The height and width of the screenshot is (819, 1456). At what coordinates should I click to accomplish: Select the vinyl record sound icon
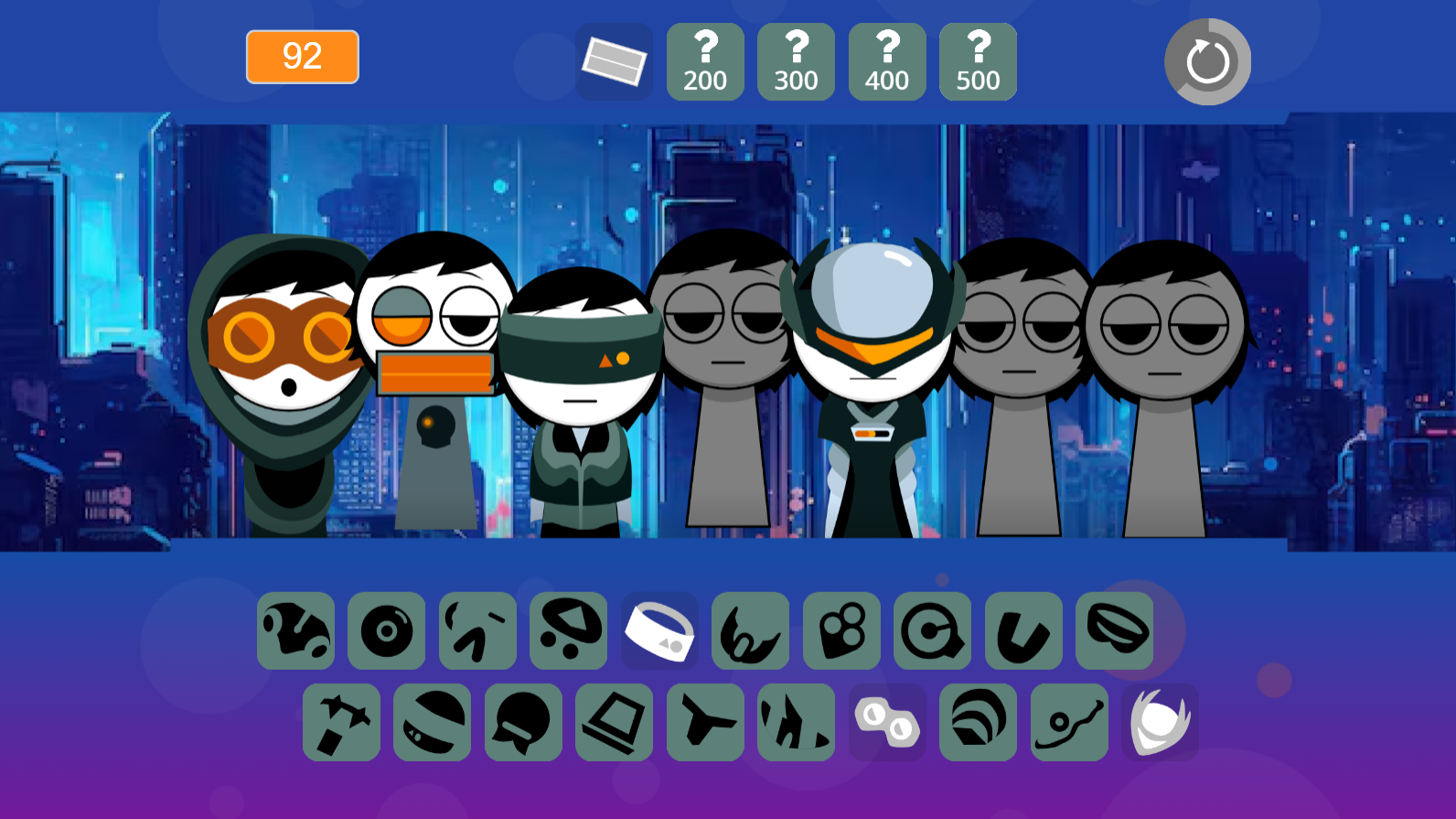point(386,630)
